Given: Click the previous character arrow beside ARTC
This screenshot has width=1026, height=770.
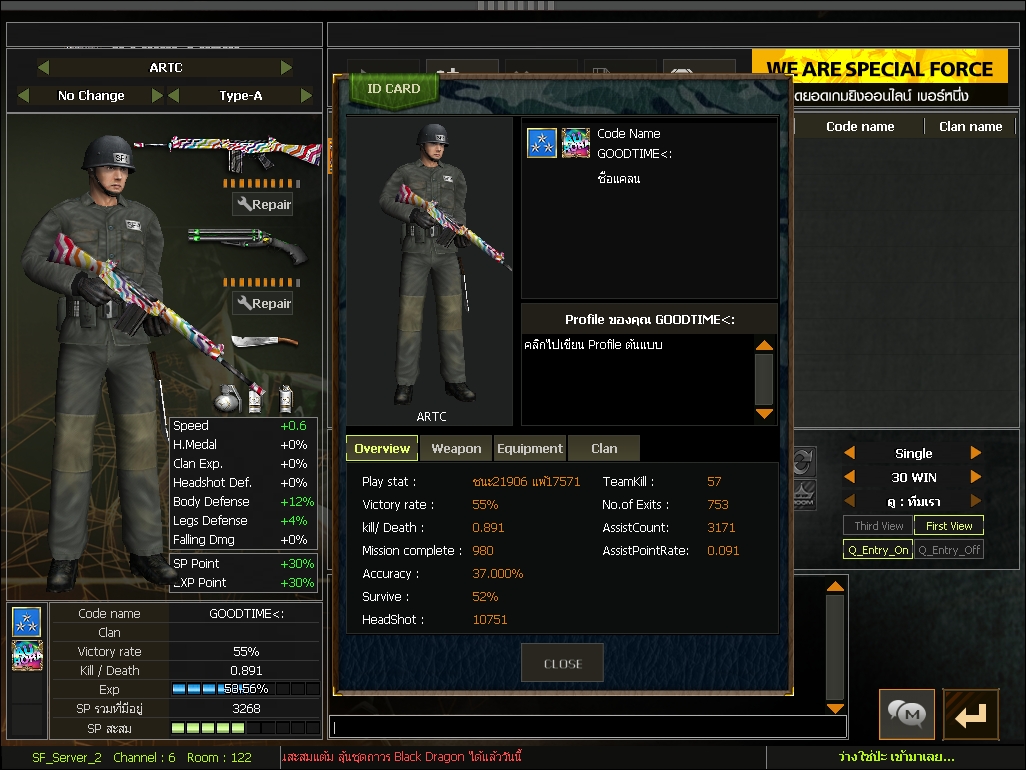Looking at the screenshot, I should 43,68.
